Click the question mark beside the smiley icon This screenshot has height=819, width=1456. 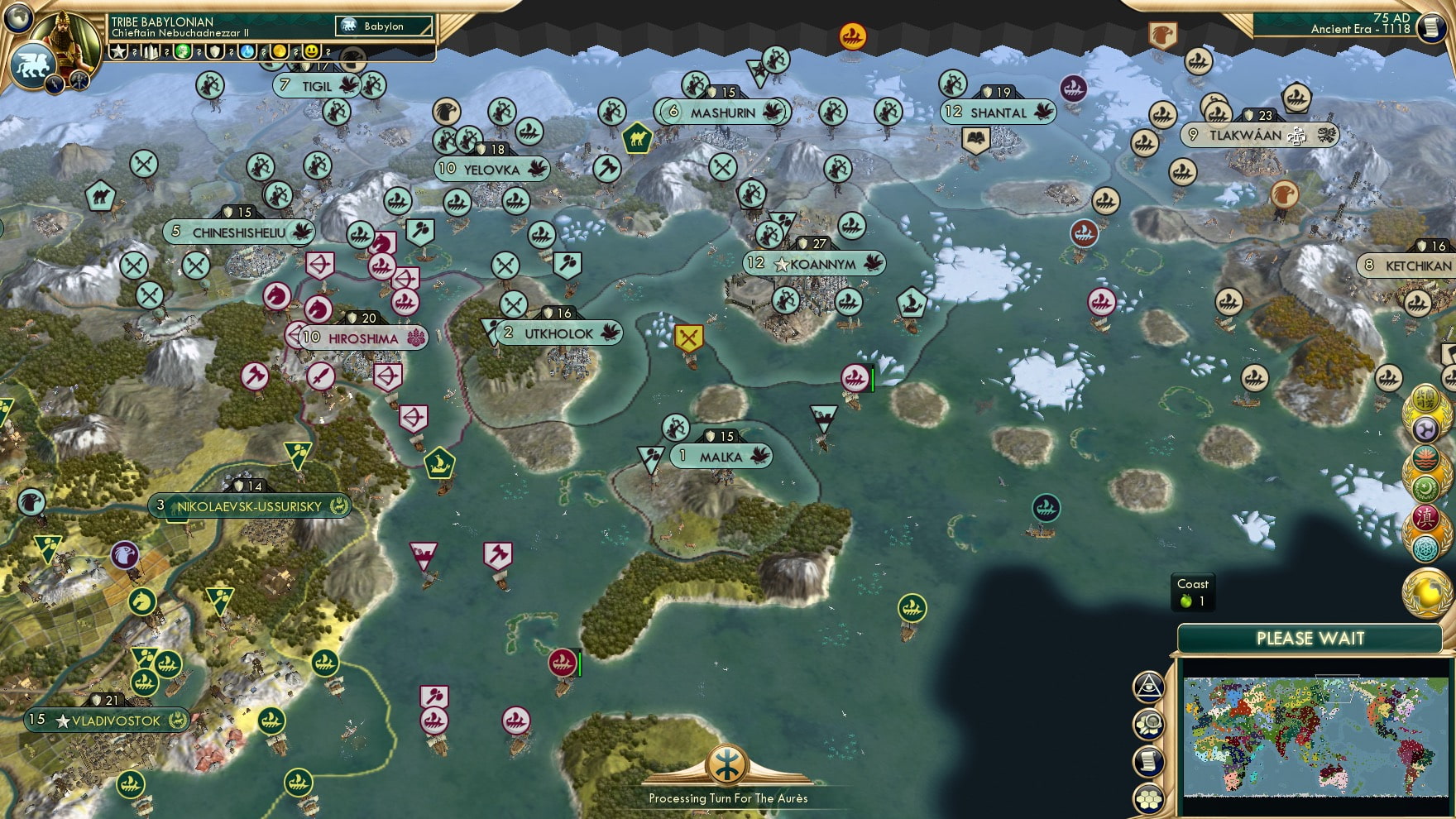point(328,53)
